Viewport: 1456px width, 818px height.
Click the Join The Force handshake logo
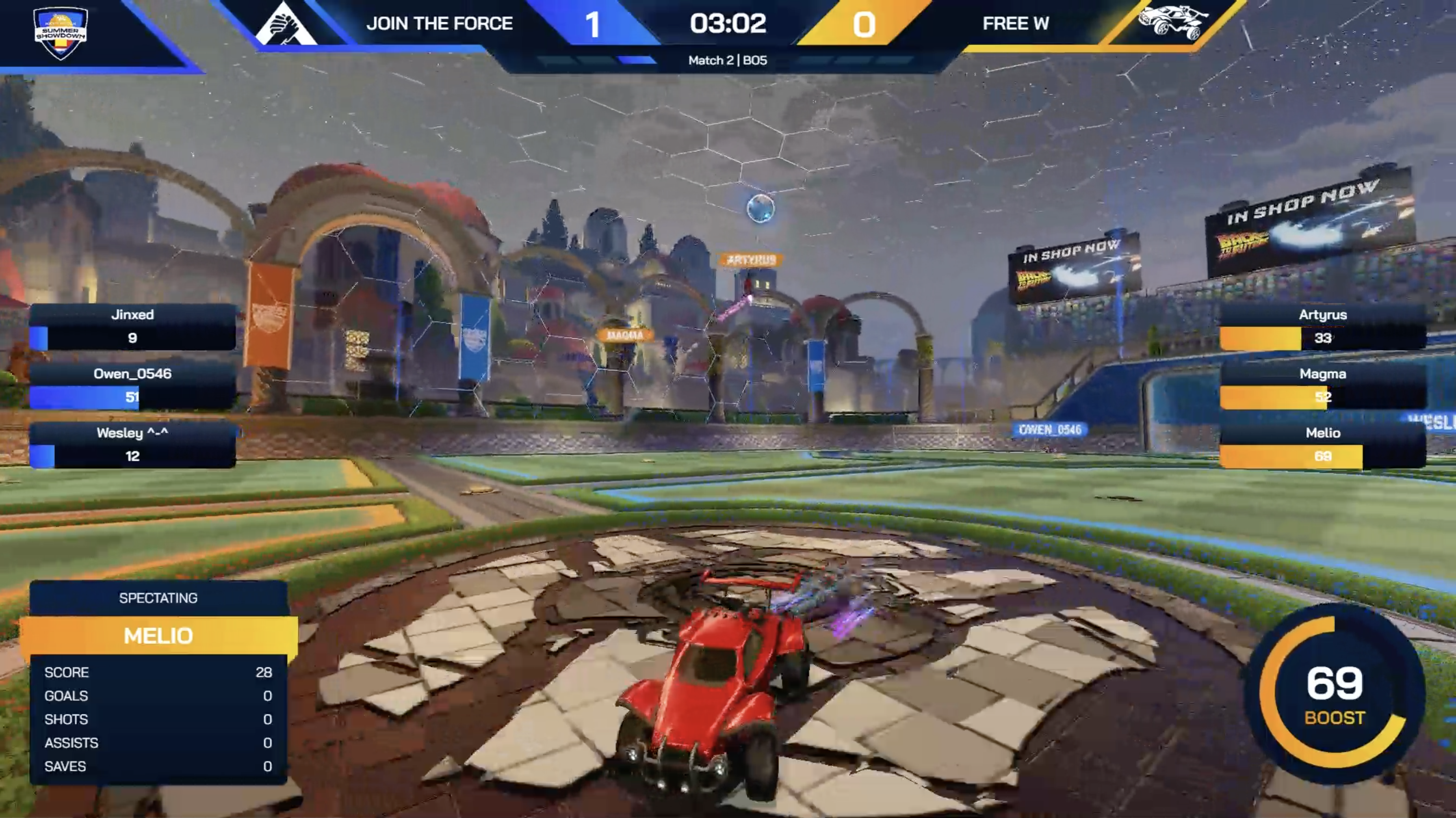click(x=285, y=26)
